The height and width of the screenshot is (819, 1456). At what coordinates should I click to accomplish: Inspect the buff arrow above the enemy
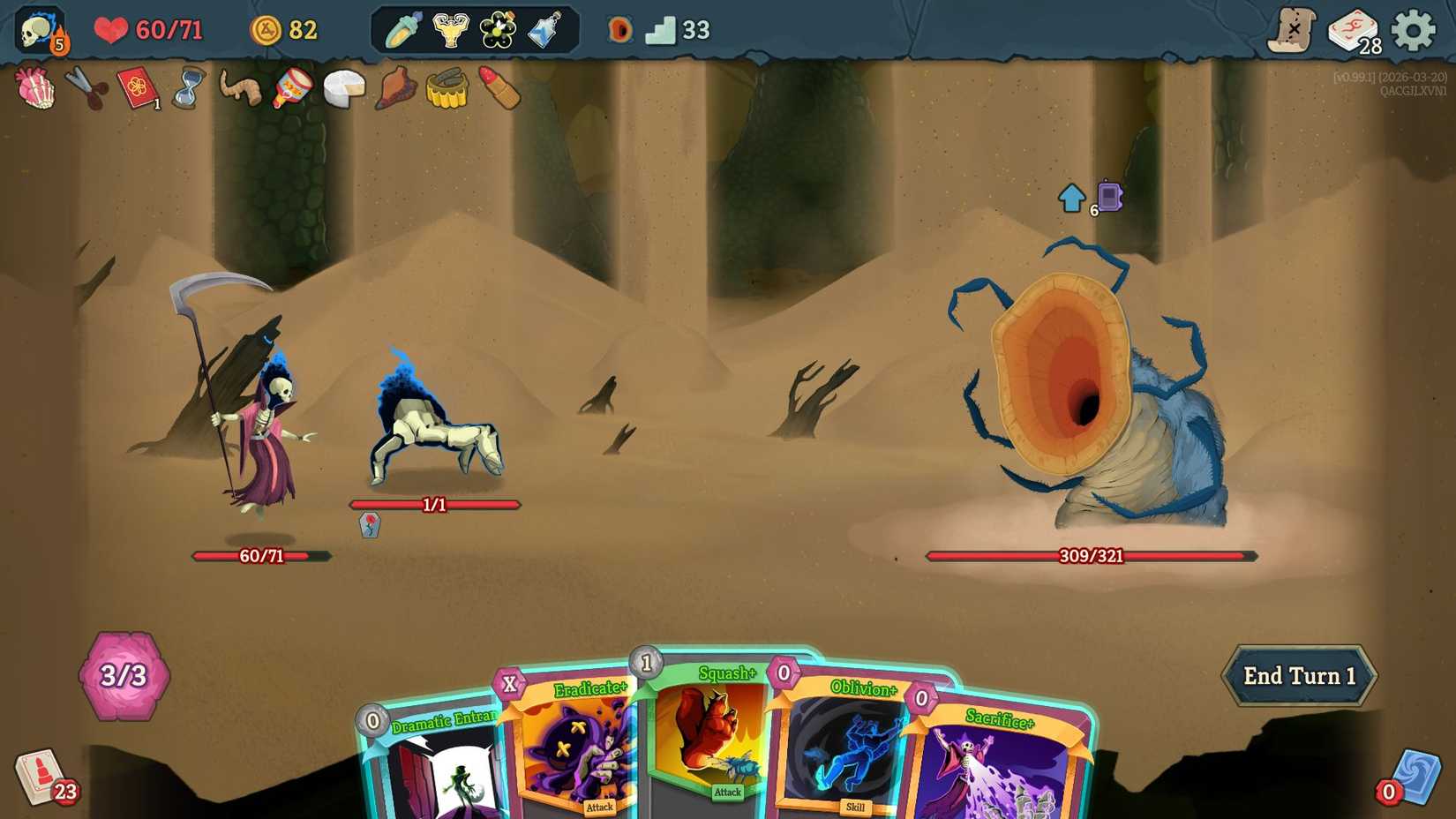tap(1071, 197)
